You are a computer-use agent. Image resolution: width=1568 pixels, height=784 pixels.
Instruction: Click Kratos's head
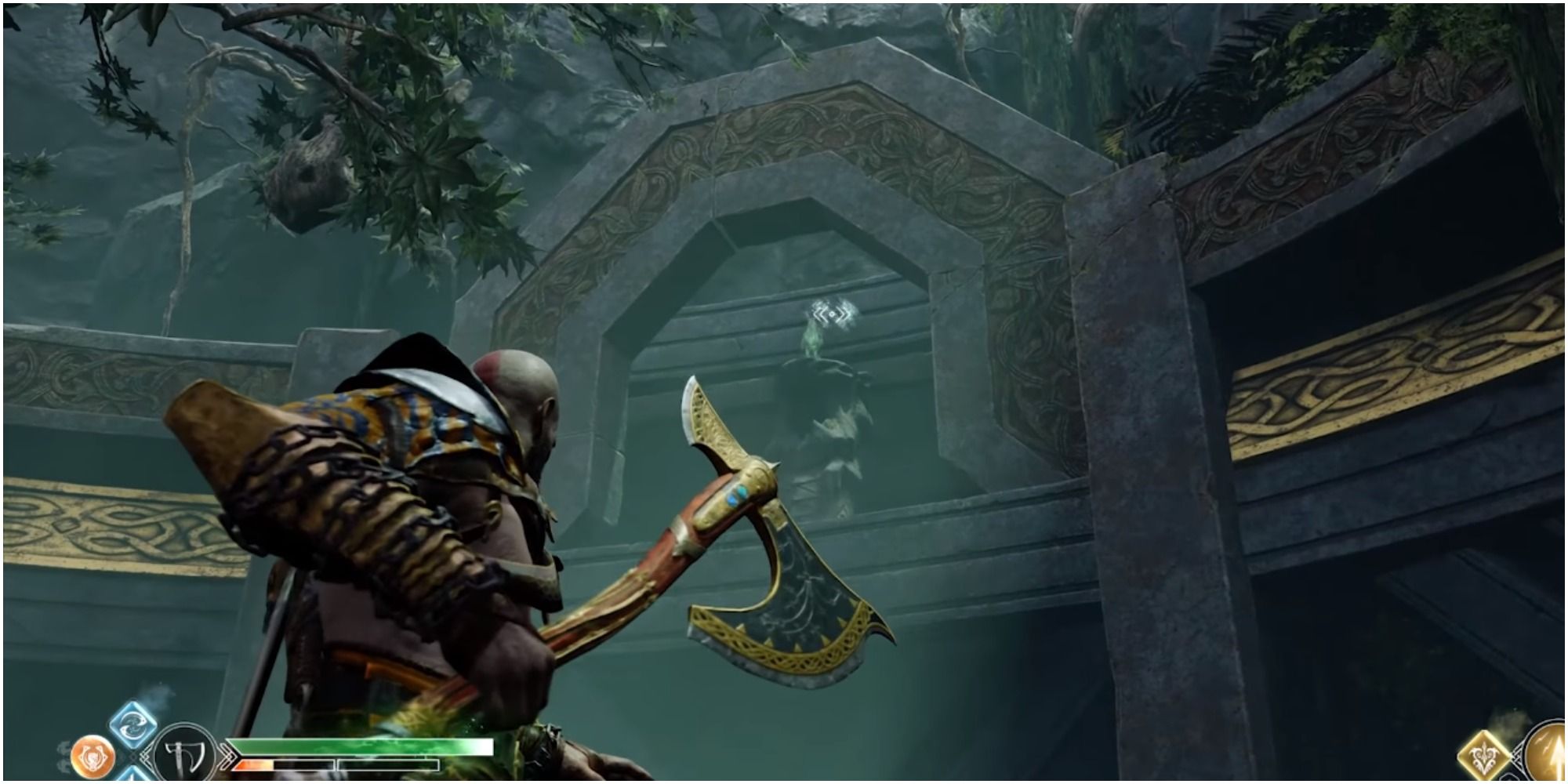click(514, 392)
